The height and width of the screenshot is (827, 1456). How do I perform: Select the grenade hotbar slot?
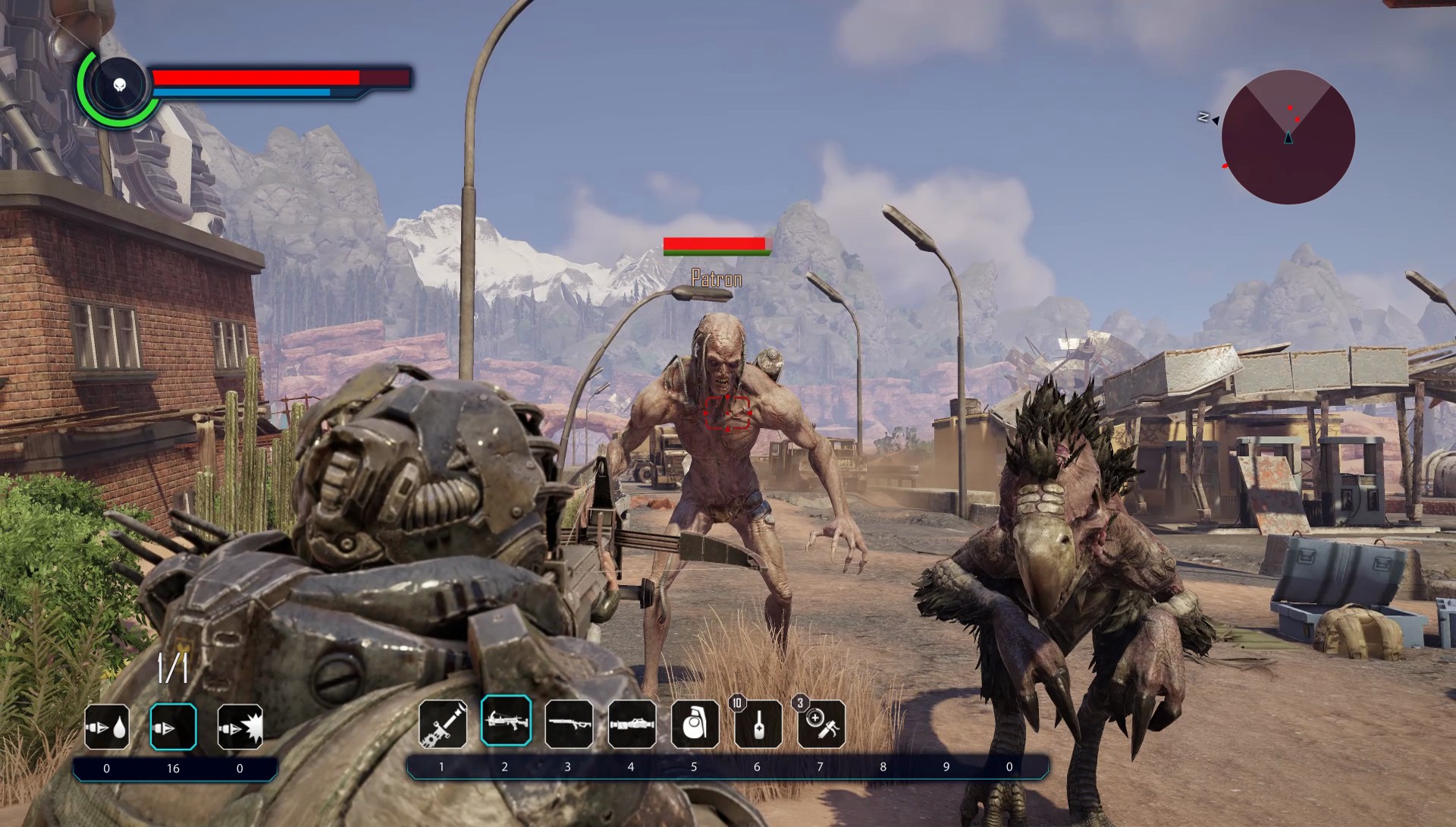point(695,723)
